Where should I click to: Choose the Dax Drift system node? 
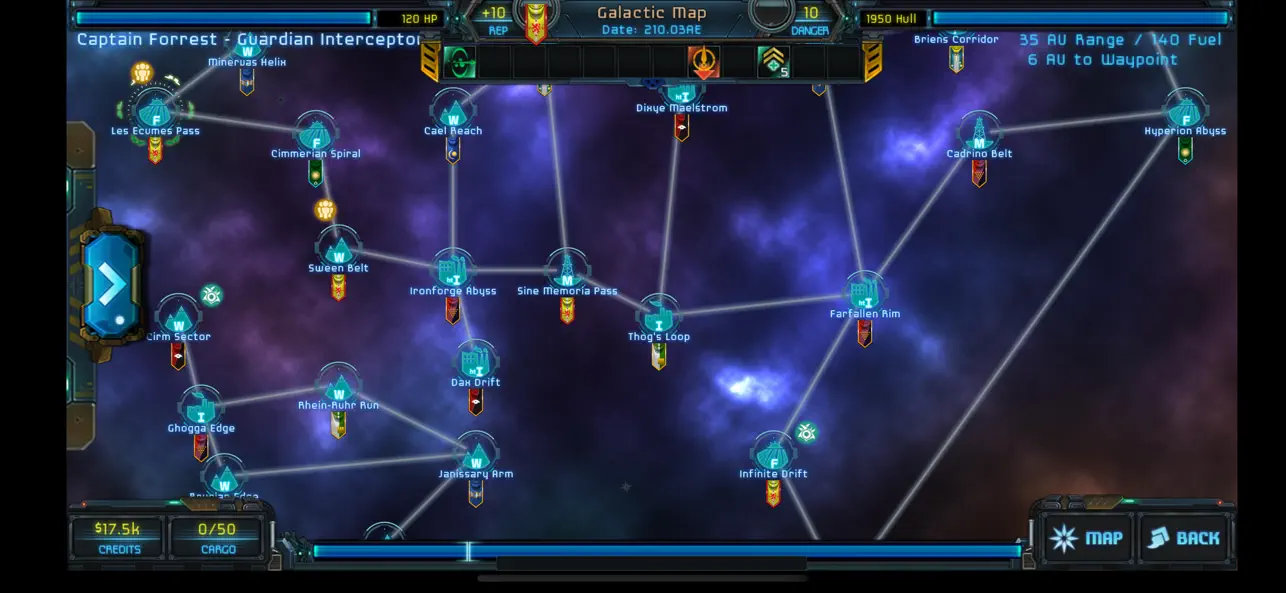coord(475,361)
